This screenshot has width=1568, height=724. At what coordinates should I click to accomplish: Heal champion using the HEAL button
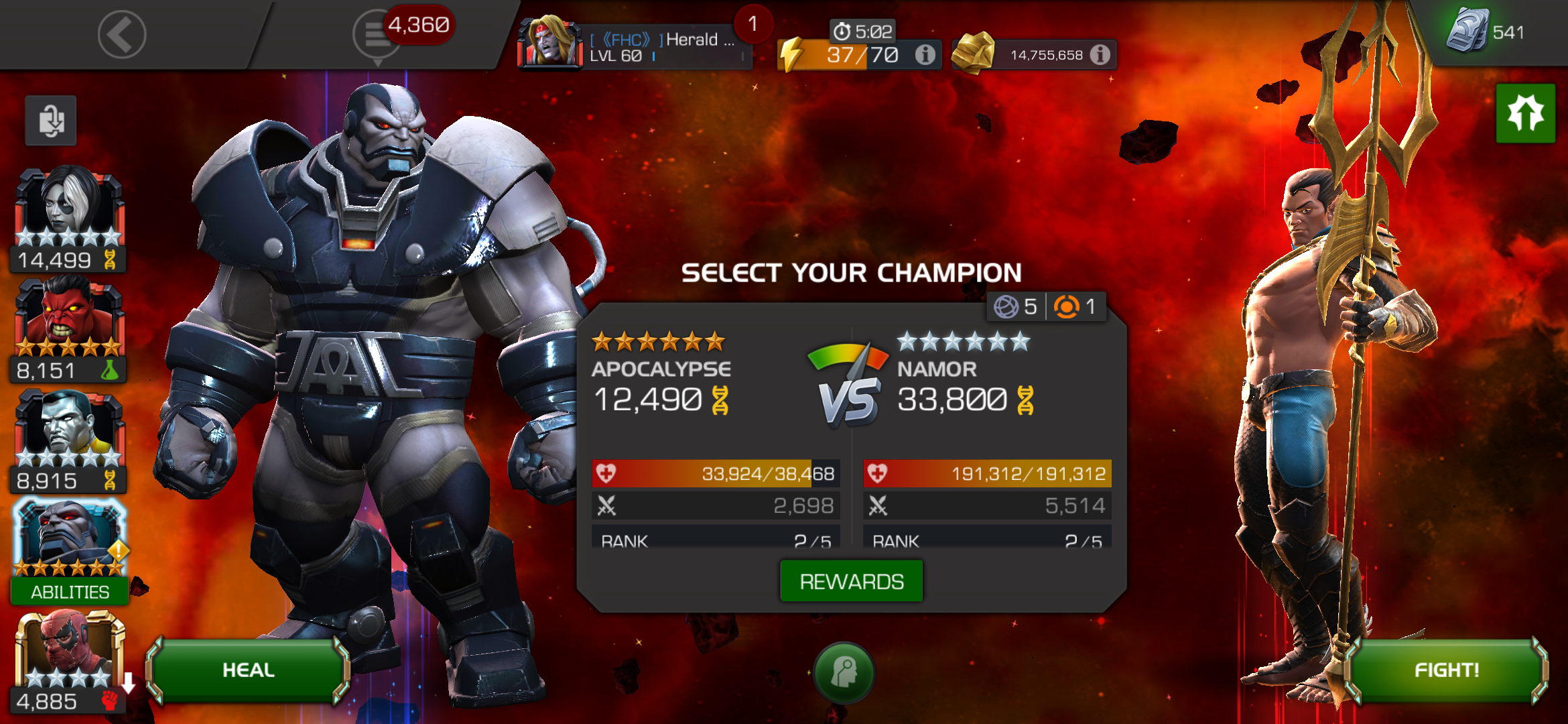pos(248,670)
